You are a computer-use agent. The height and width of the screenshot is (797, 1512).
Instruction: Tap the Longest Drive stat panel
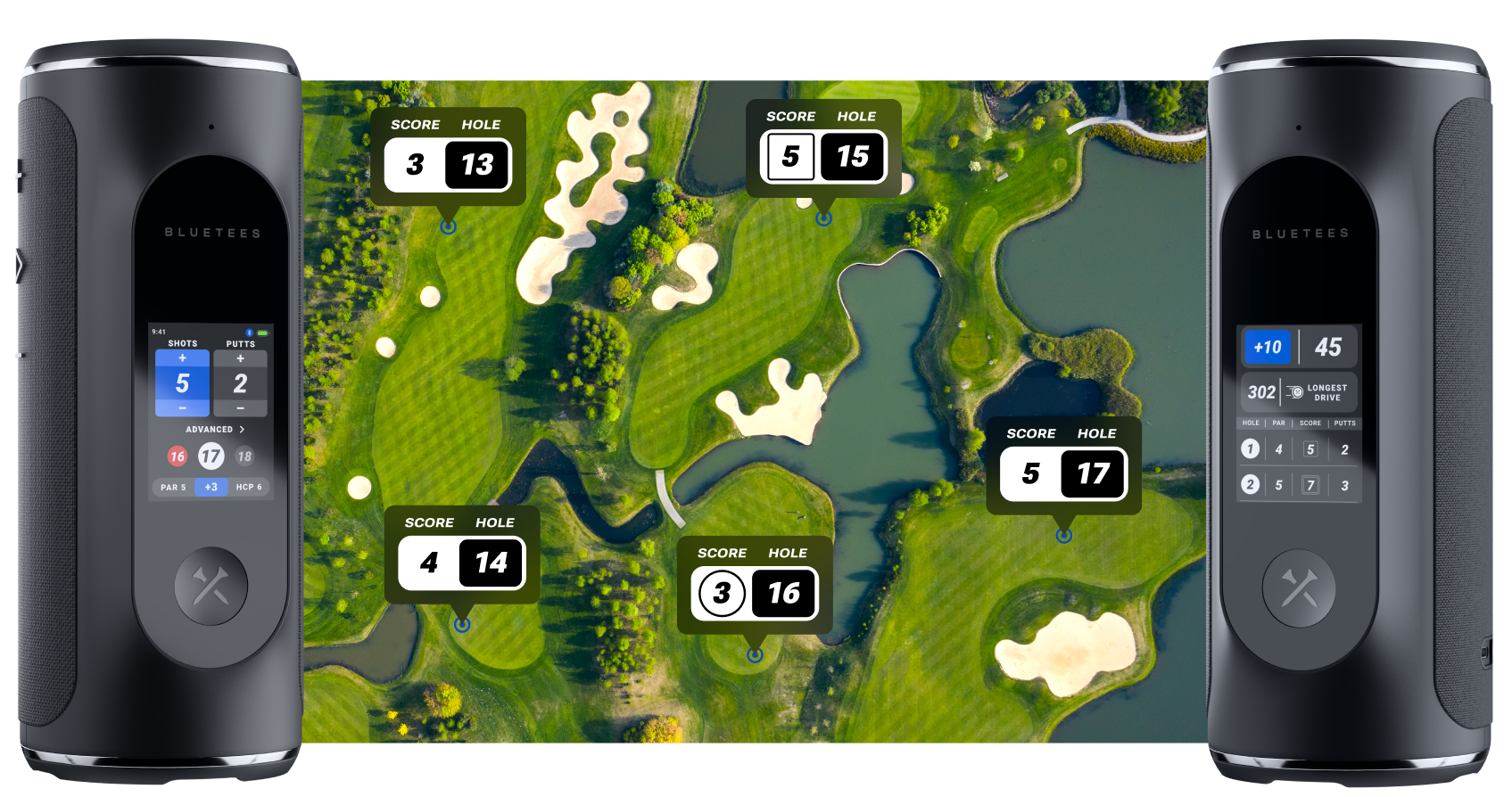tap(1298, 392)
